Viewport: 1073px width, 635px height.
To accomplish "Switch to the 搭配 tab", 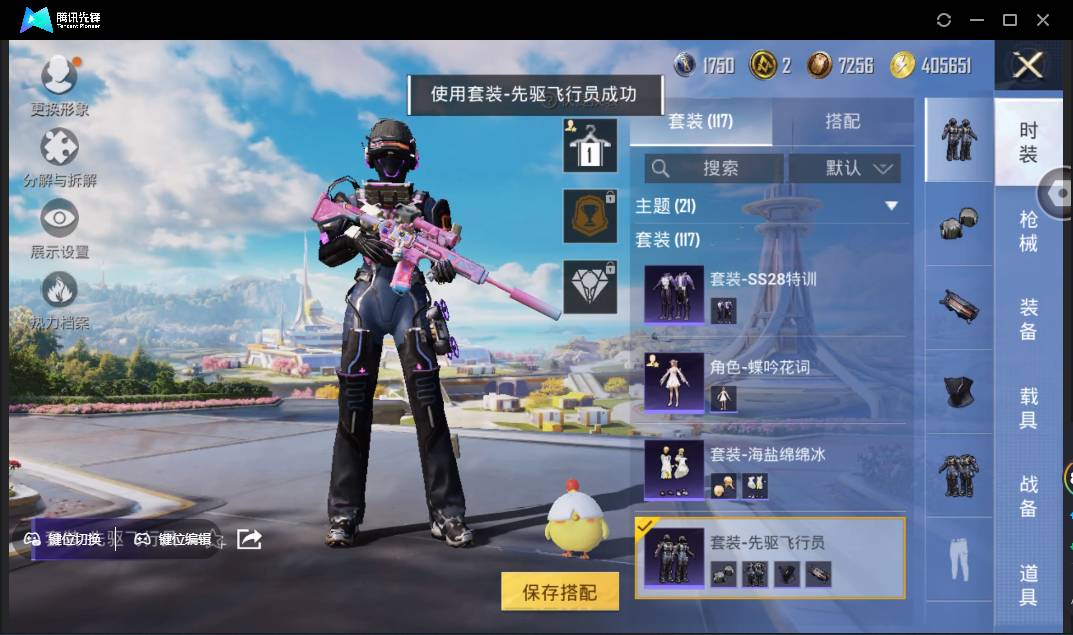I will coord(842,121).
